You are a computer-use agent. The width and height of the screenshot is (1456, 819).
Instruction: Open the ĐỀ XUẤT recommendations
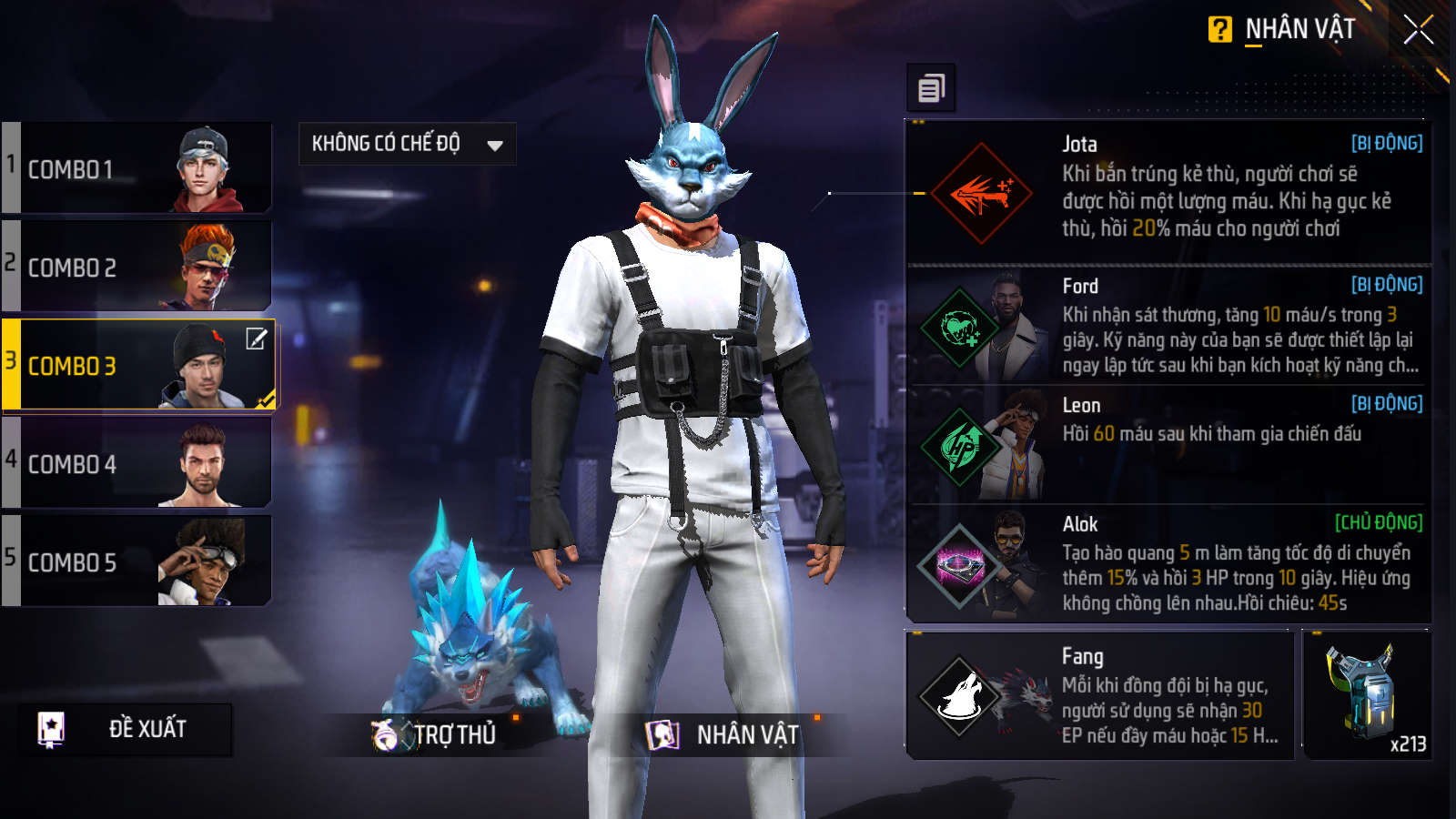(125, 729)
